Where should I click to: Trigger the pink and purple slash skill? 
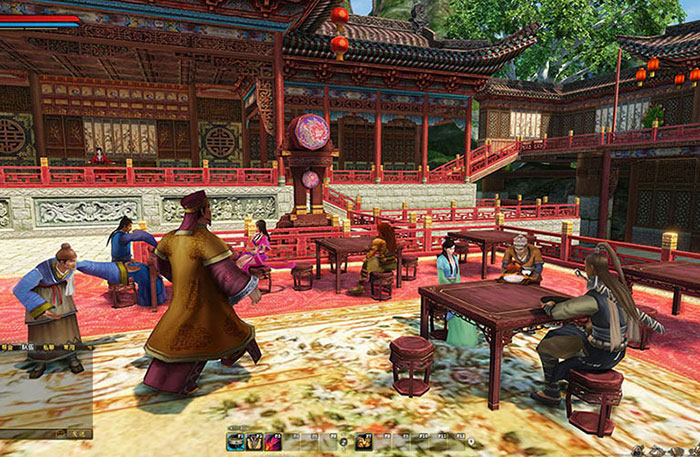pyautogui.click(x=273, y=441)
